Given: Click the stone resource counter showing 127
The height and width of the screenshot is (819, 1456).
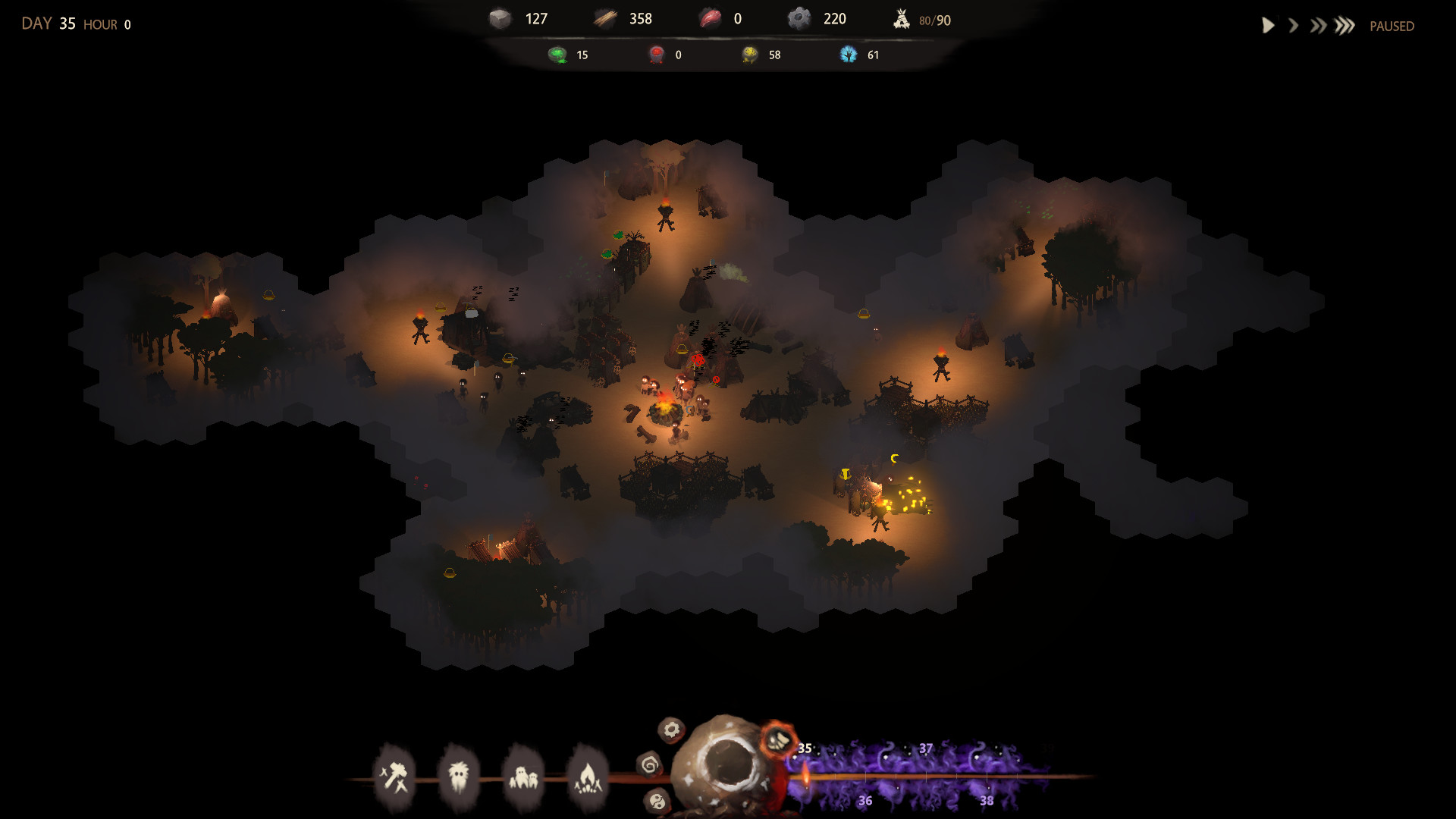Looking at the screenshot, I should click(x=522, y=19).
